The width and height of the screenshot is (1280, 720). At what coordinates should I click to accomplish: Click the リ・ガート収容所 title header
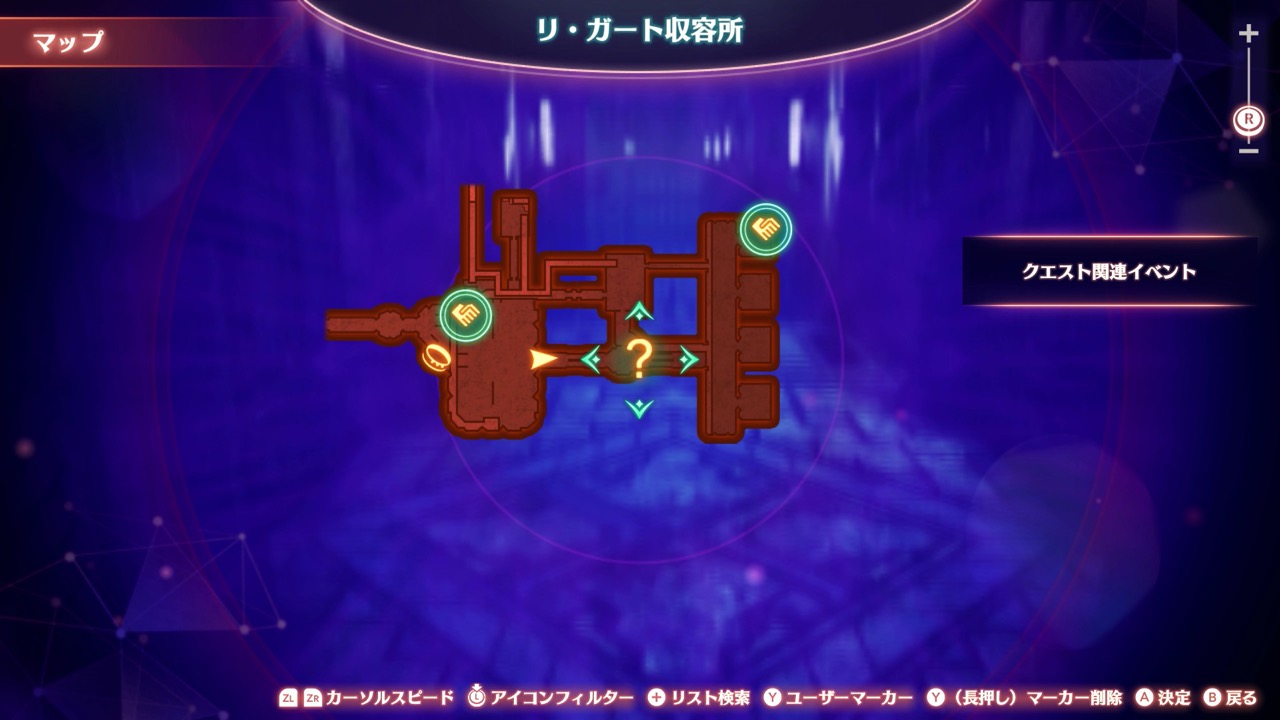640,28
